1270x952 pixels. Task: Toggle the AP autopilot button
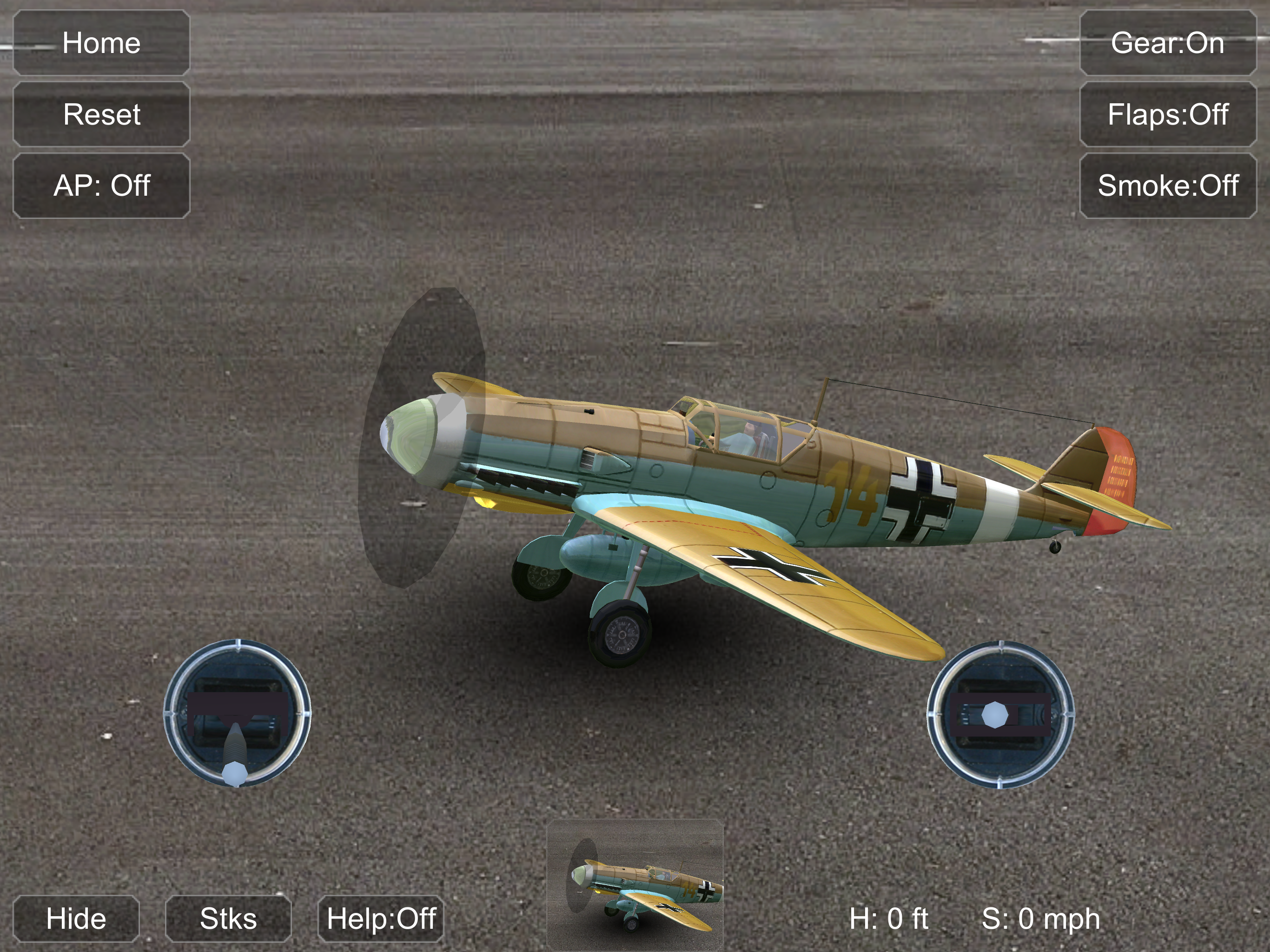point(102,185)
